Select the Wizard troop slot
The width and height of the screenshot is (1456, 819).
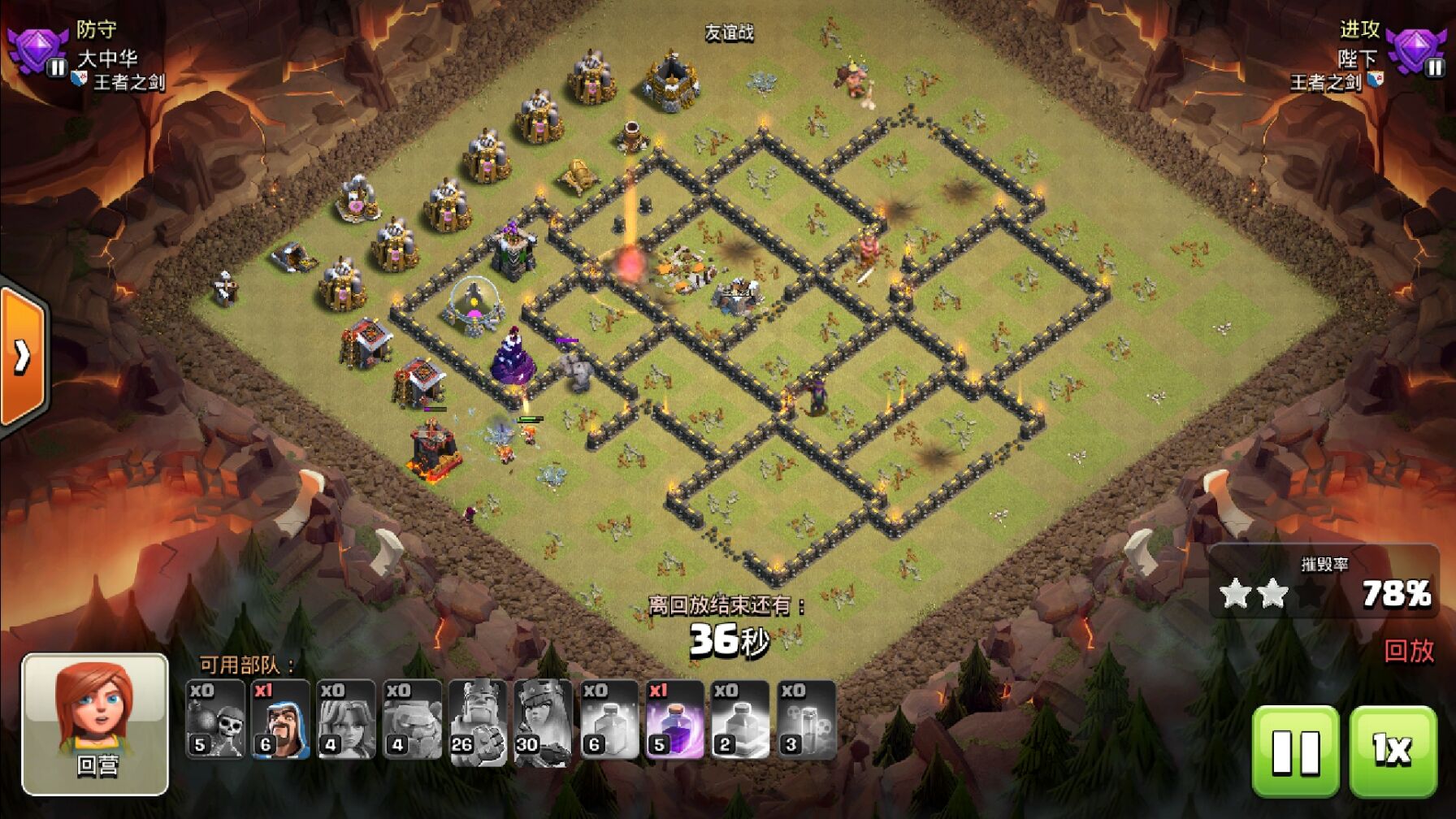(x=281, y=720)
